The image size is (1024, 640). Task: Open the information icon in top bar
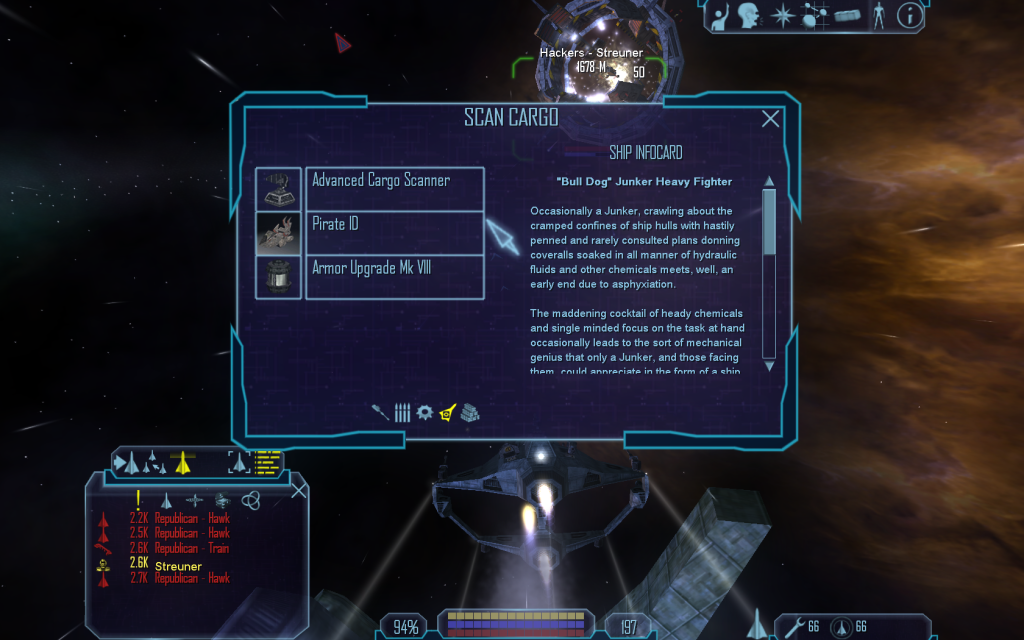point(909,15)
